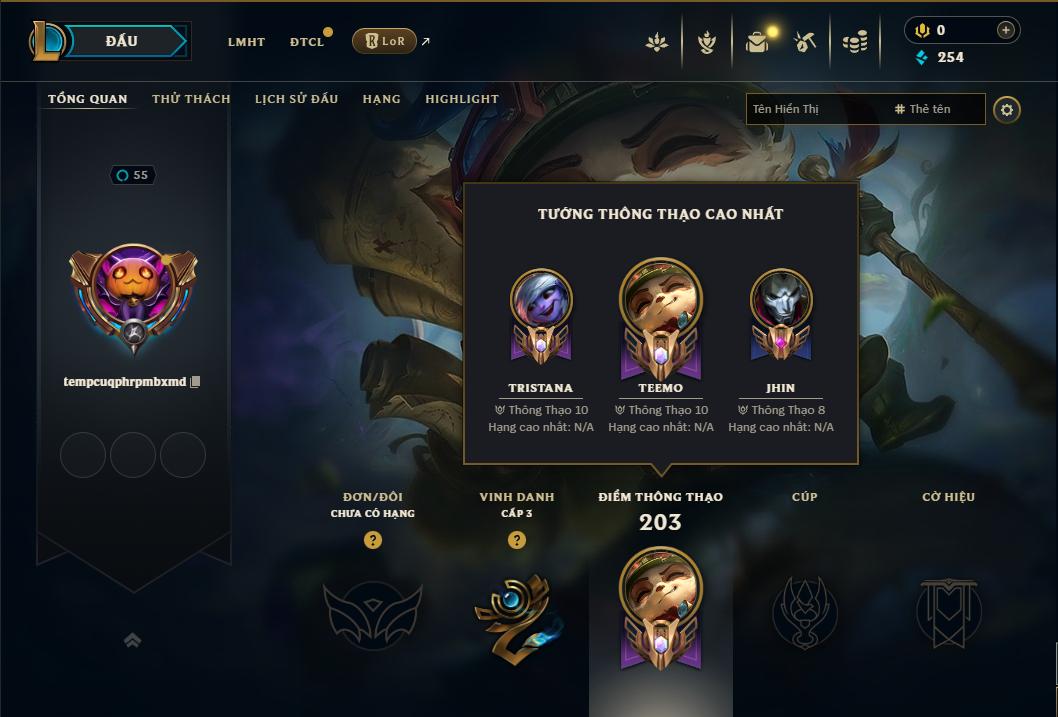Select Jhin mastery champion portrait

[781, 302]
